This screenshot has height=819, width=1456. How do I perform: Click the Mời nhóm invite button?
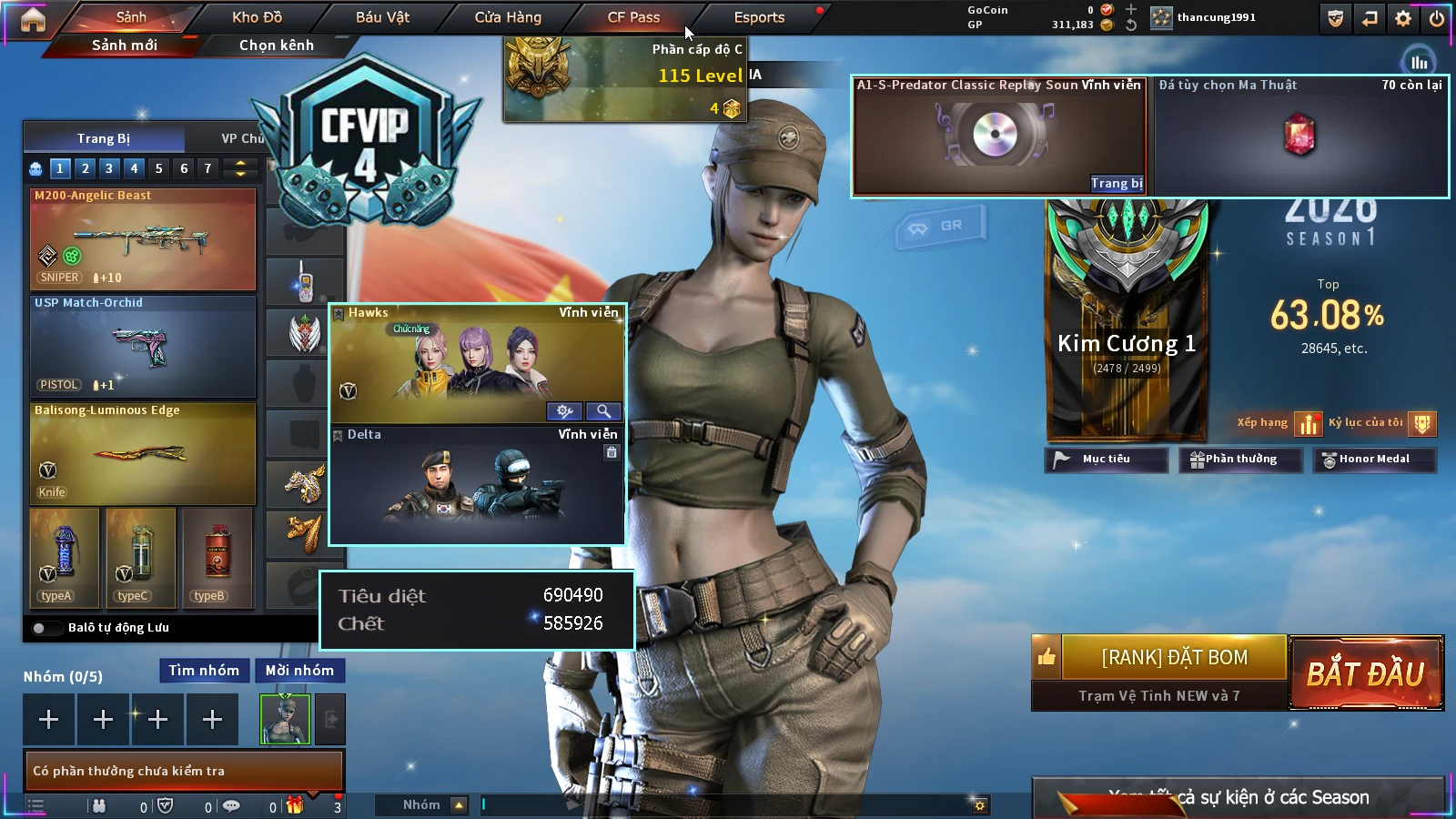[299, 671]
